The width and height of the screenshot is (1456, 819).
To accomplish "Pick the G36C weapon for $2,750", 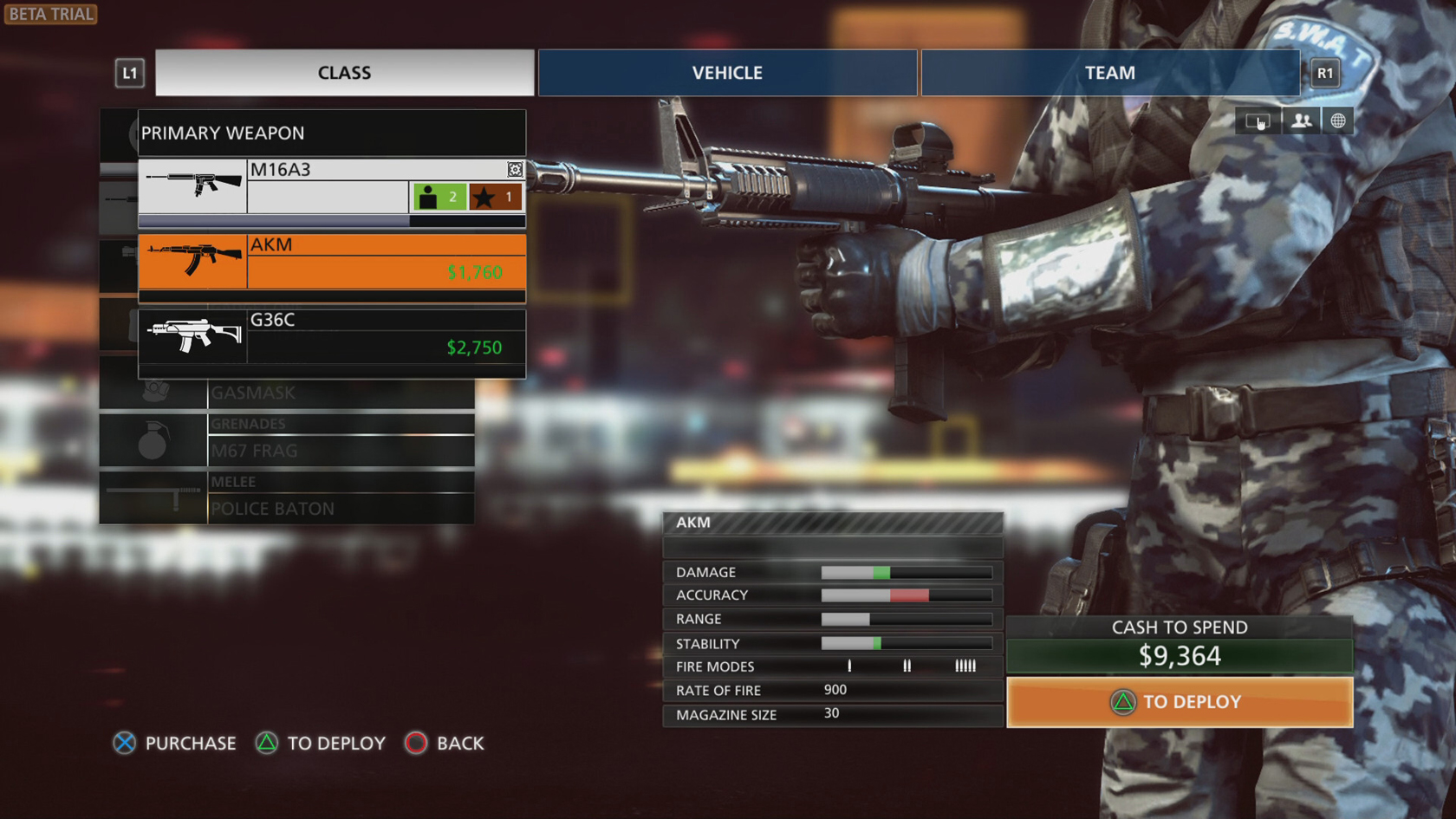I will click(x=331, y=336).
